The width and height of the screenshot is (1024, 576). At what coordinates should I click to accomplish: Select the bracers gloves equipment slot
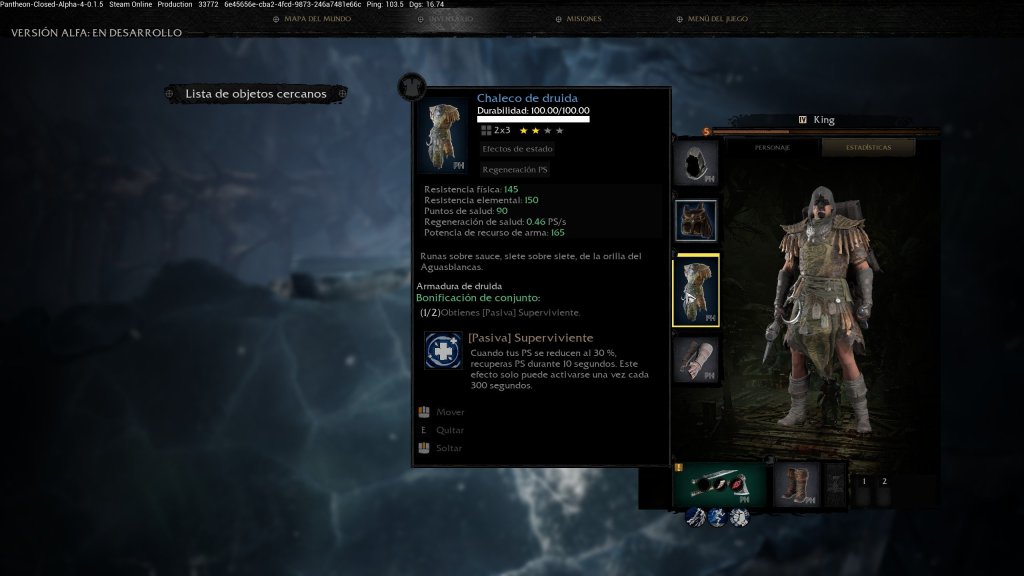695,358
